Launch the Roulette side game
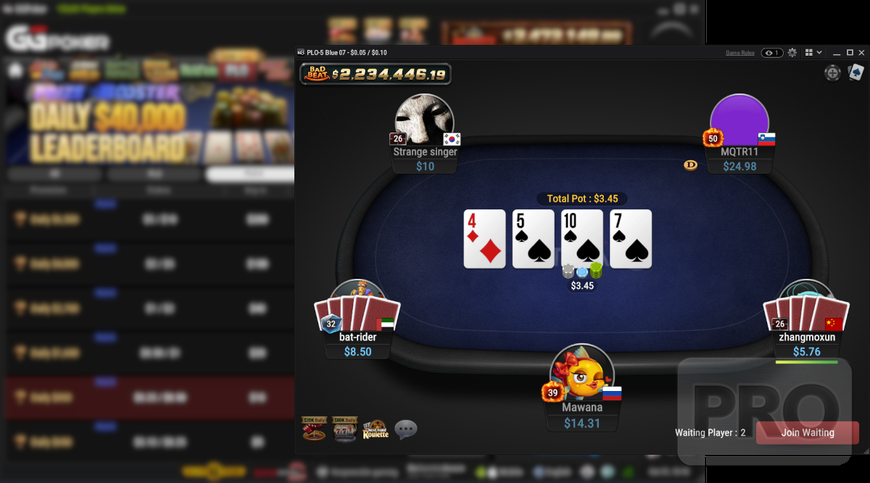The image size is (870, 483). pos(375,429)
